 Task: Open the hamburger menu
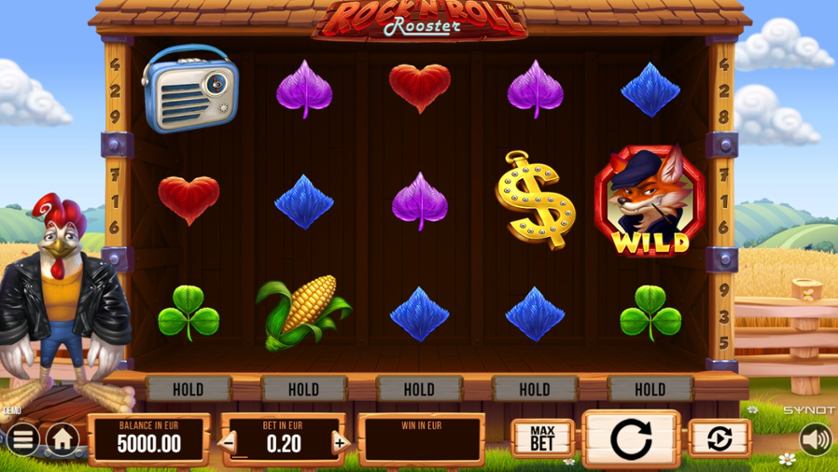pyautogui.click(x=21, y=438)
